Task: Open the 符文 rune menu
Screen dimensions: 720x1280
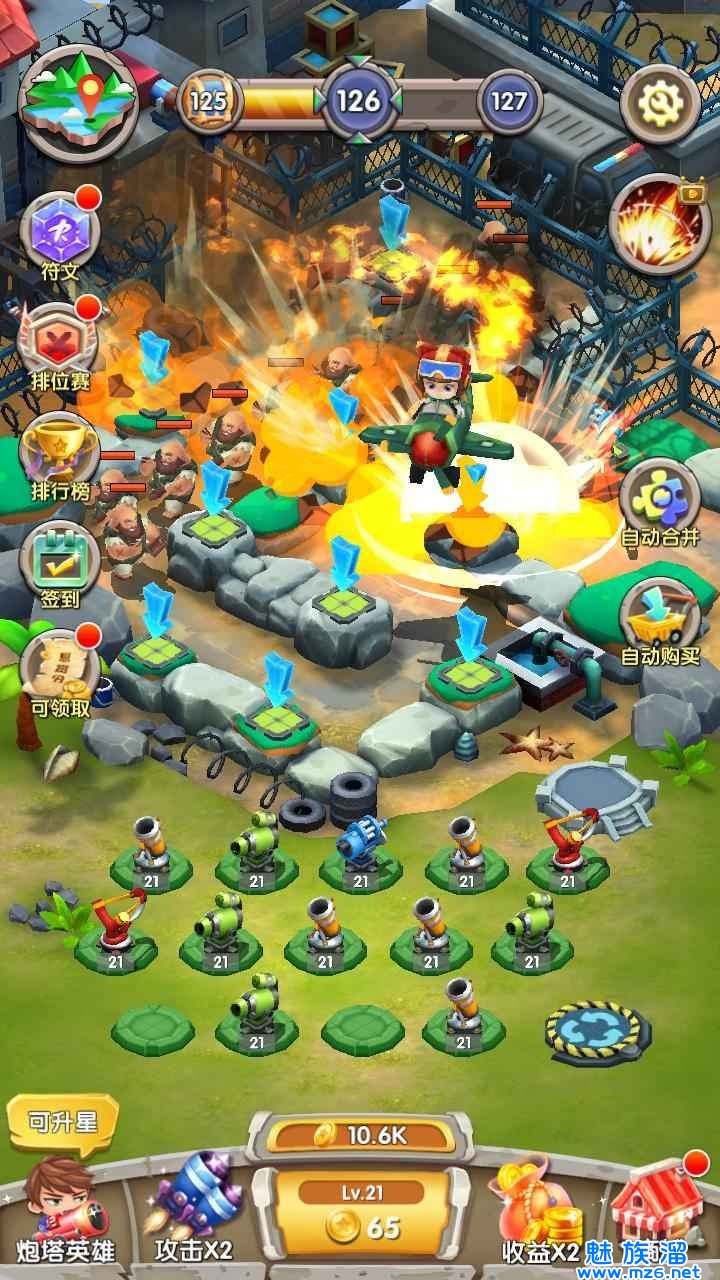Action: pos(59,232)
